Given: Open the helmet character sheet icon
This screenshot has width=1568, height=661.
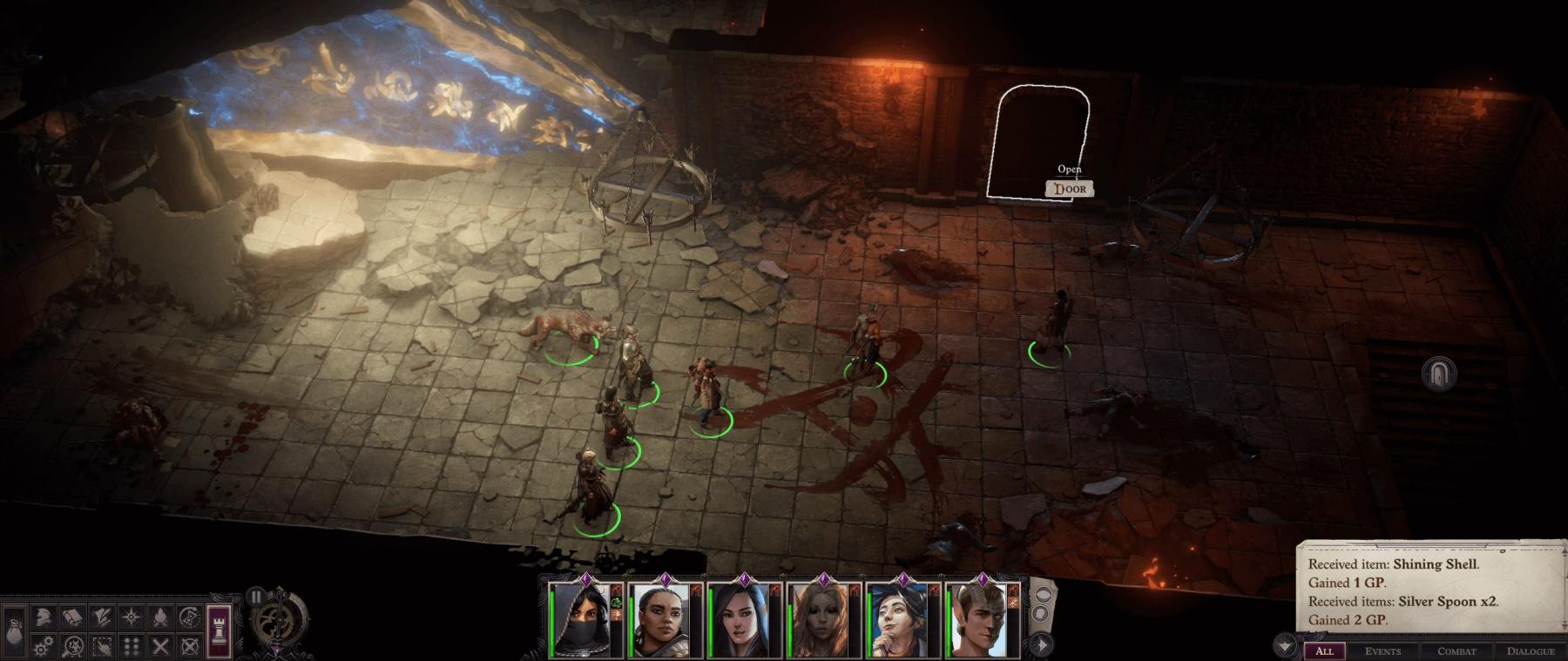Looking at the screenshot, I should click(44, 617).
